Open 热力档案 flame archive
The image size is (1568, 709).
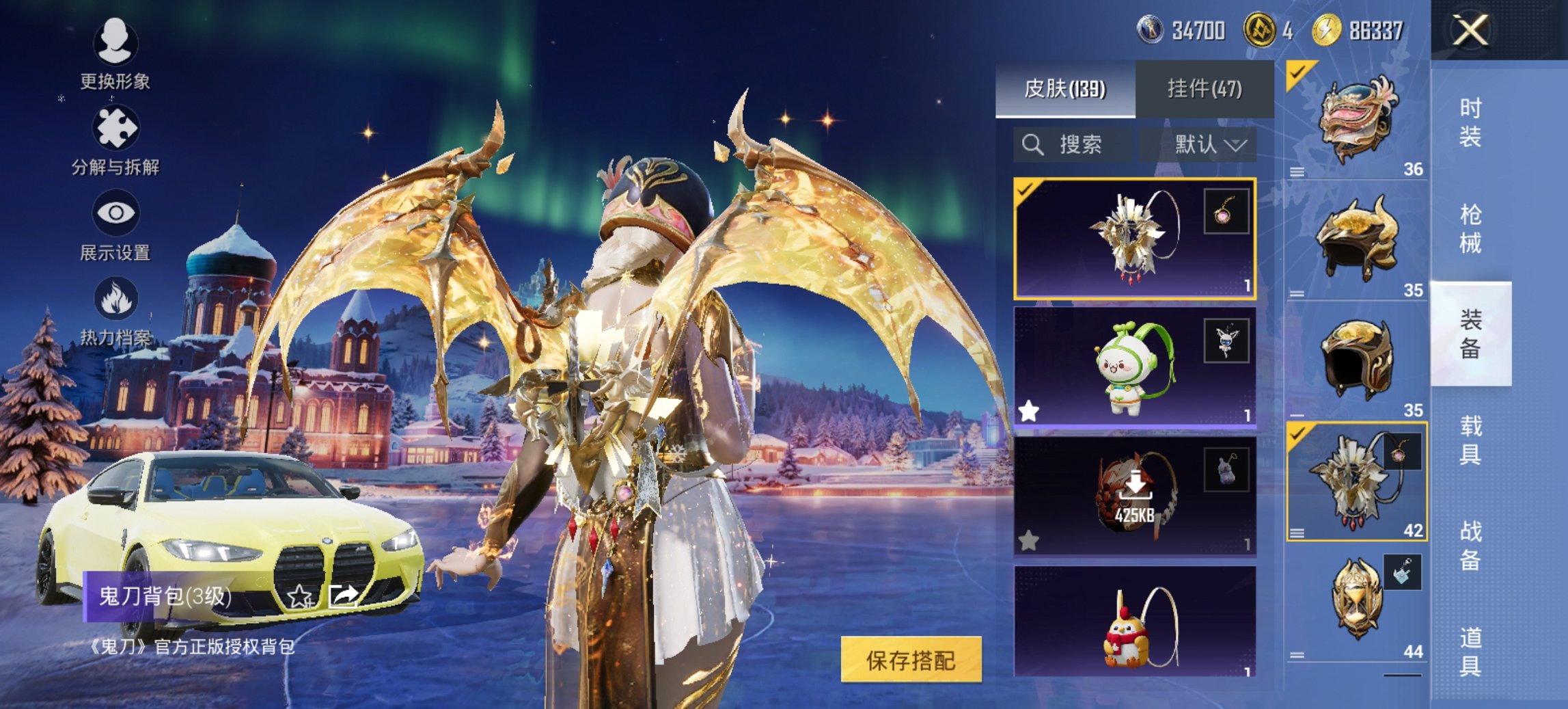point(115,311)
